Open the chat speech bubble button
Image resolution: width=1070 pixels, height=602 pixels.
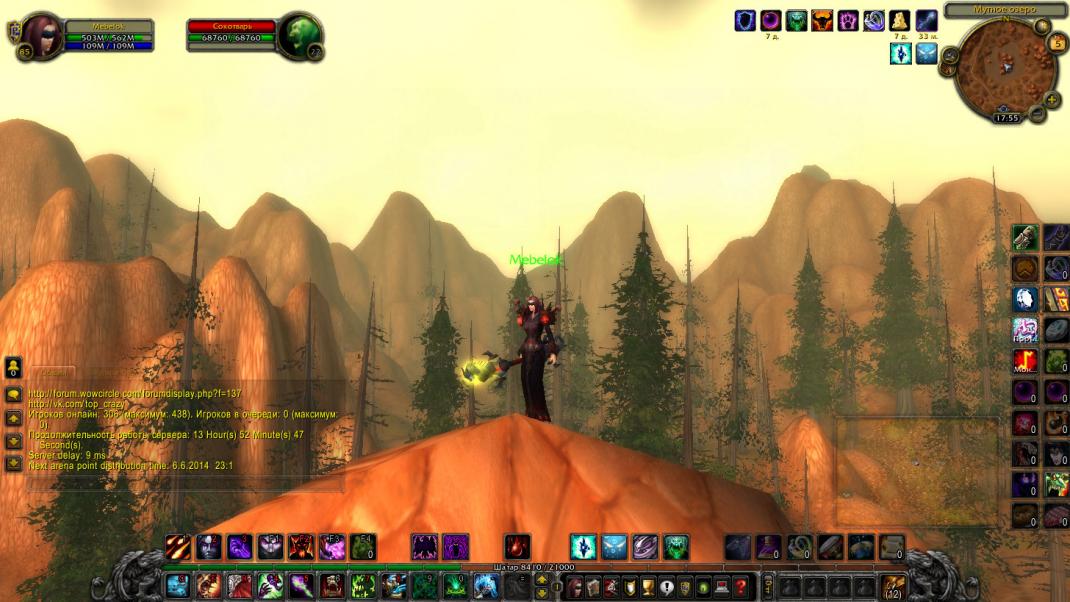pos(13,394)
